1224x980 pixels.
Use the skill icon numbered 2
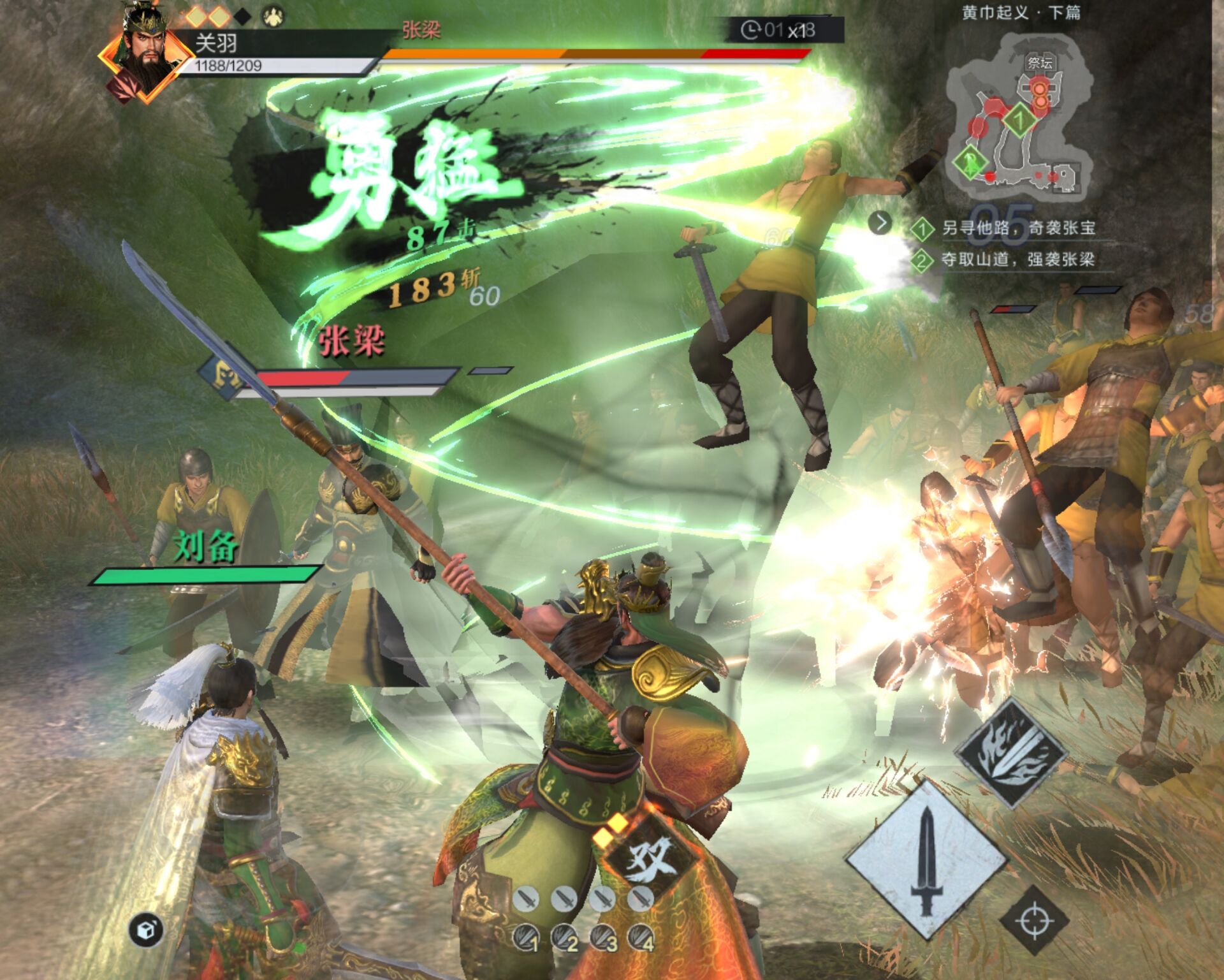[x=564, y=939]
